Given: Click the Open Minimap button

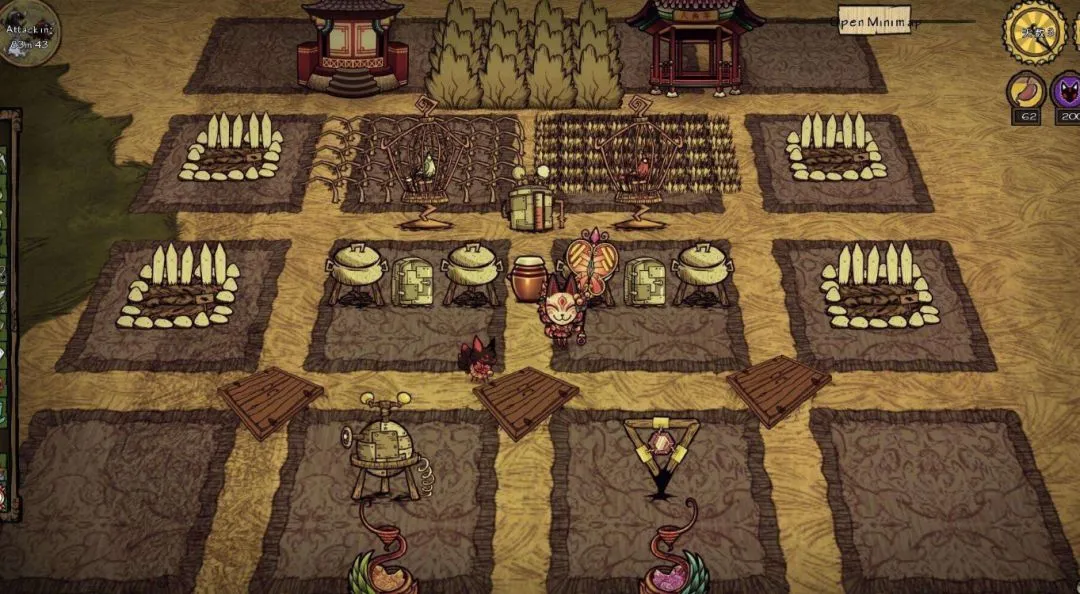Looking at the screenshot, I should pyautogui.click(x=874, y=22).
